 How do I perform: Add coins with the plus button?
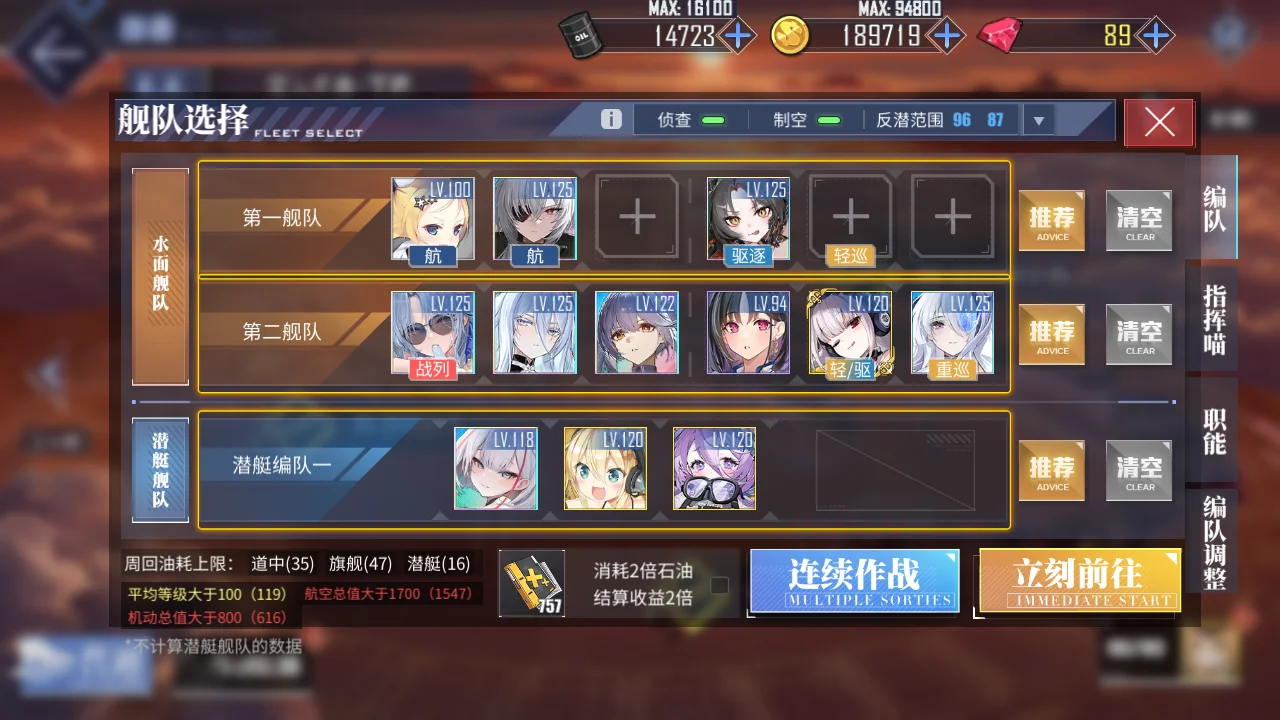(x=944, y=37)
